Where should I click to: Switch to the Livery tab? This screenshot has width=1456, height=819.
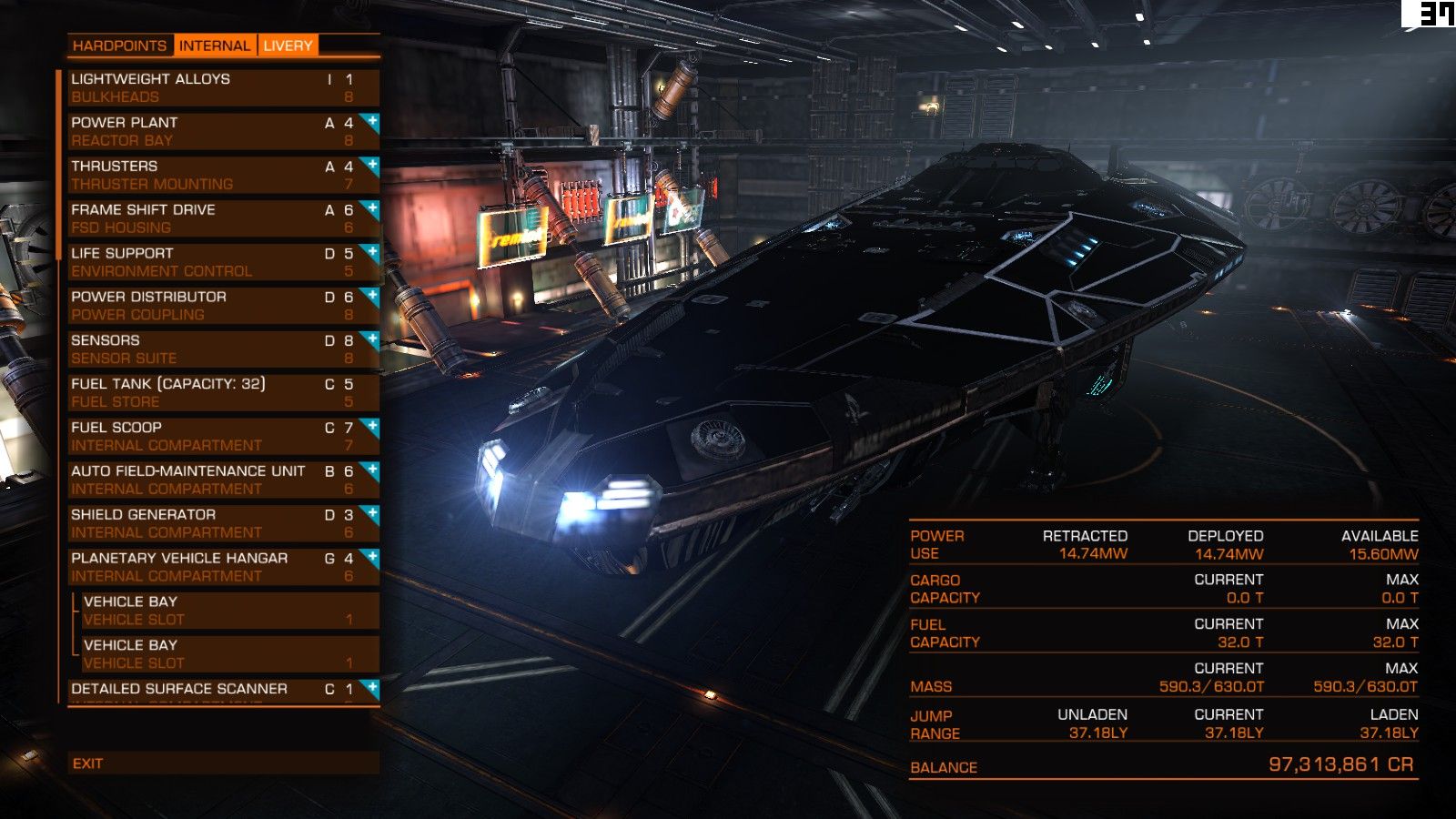pyautogui.click(x=288, y=45)
